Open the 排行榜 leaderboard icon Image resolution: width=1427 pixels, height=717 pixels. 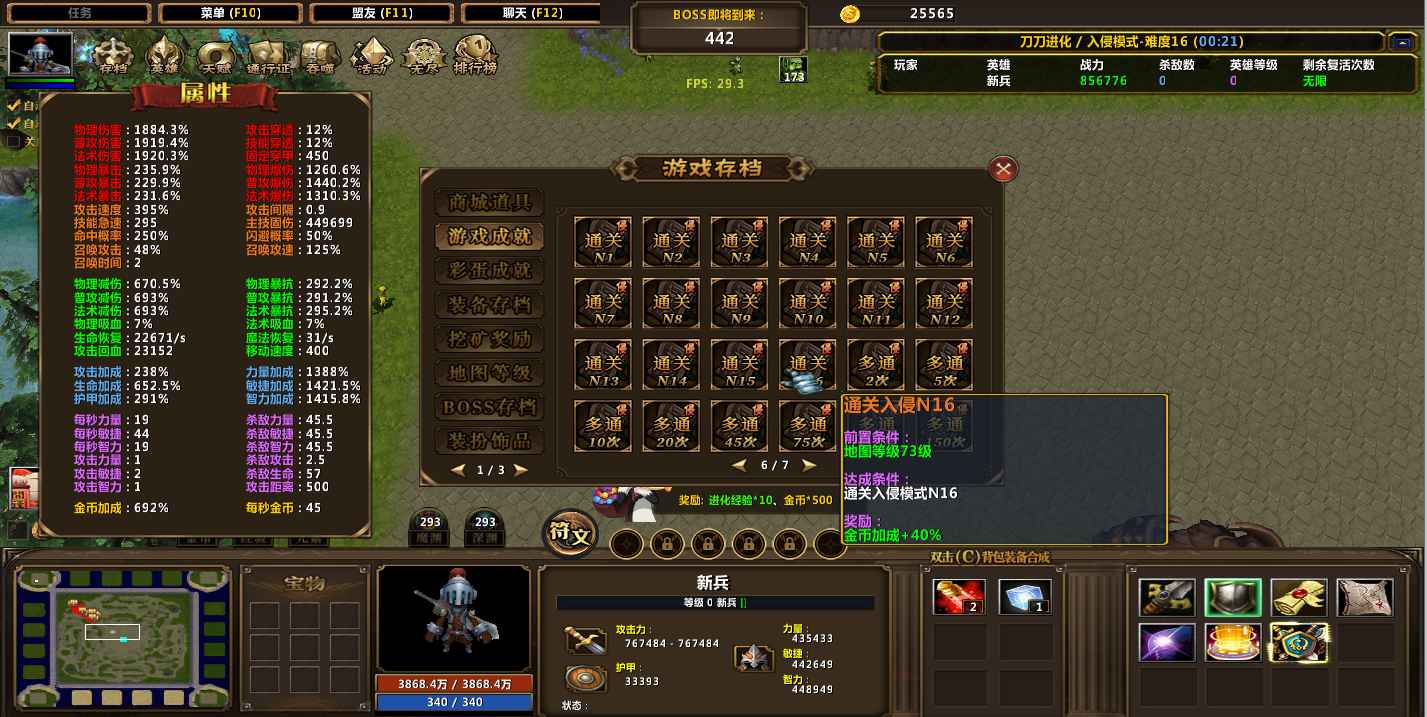(475, 57)
